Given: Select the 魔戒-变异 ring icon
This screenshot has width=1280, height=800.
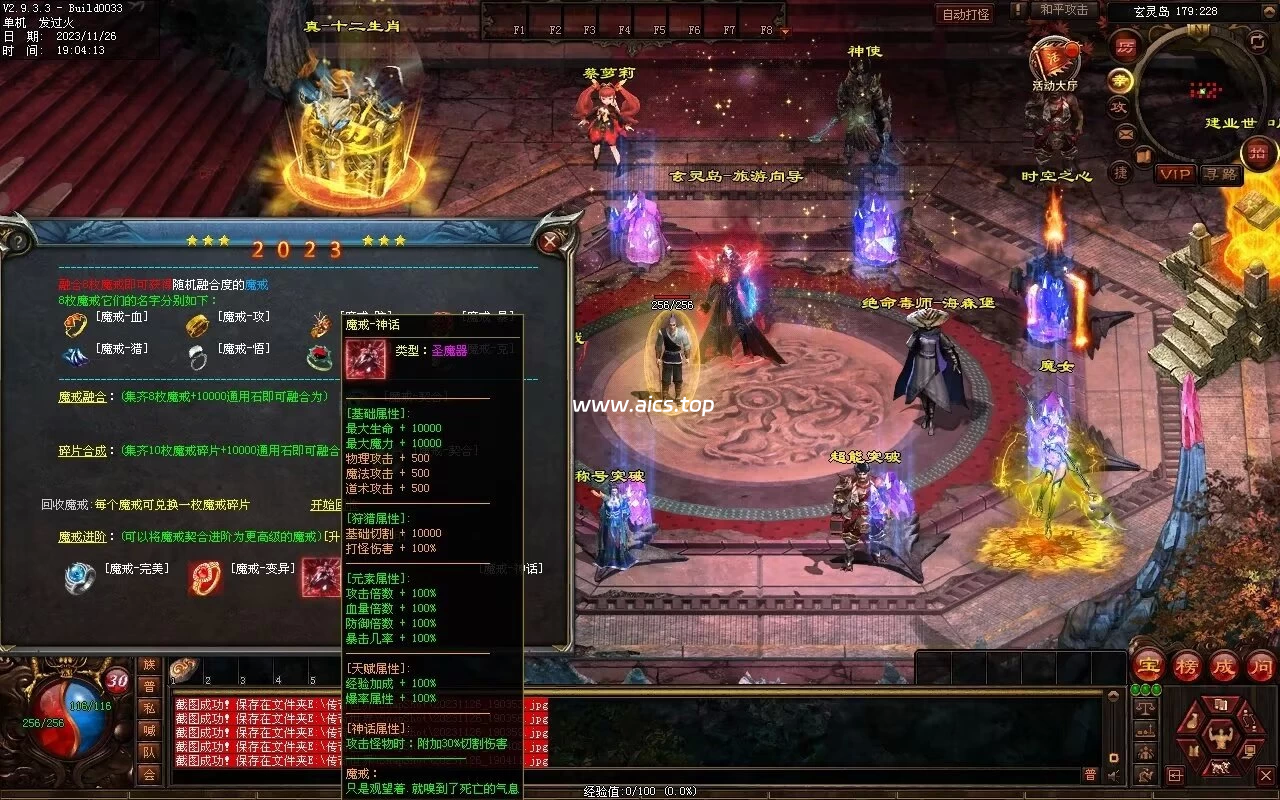Looking at the screenshot, I should click(205, 578).
